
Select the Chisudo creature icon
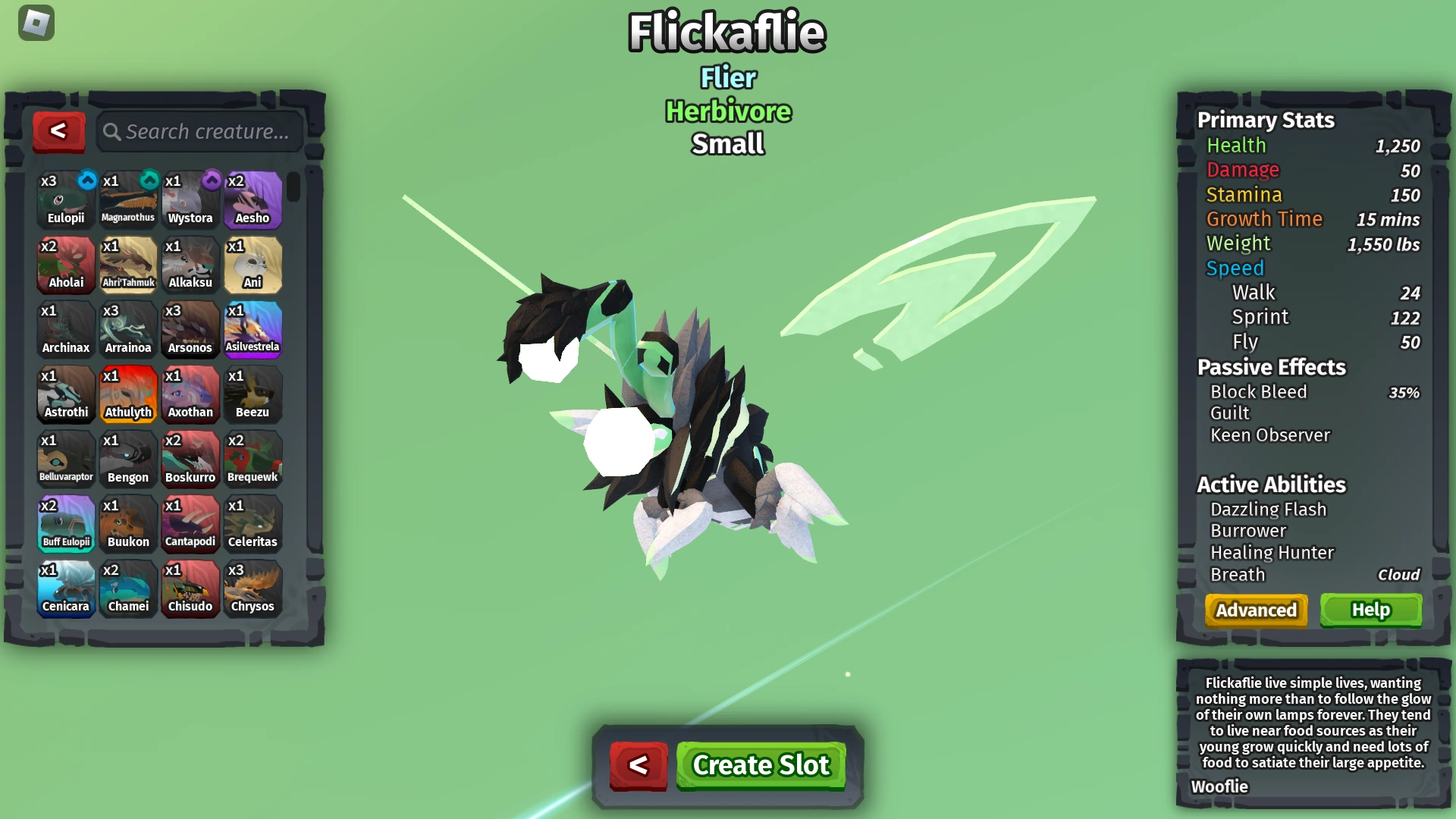190,588
